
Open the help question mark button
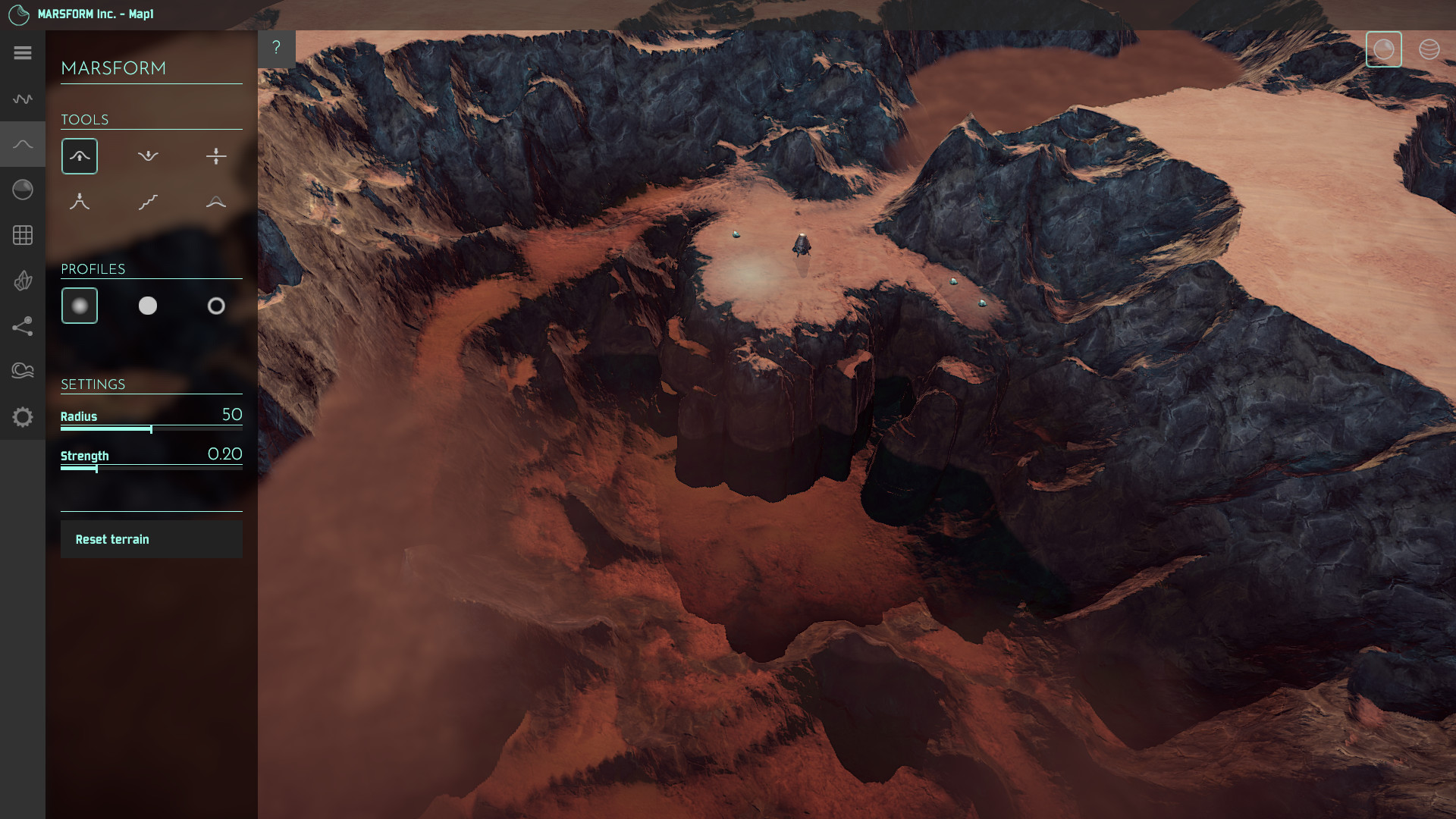(276, 47)
